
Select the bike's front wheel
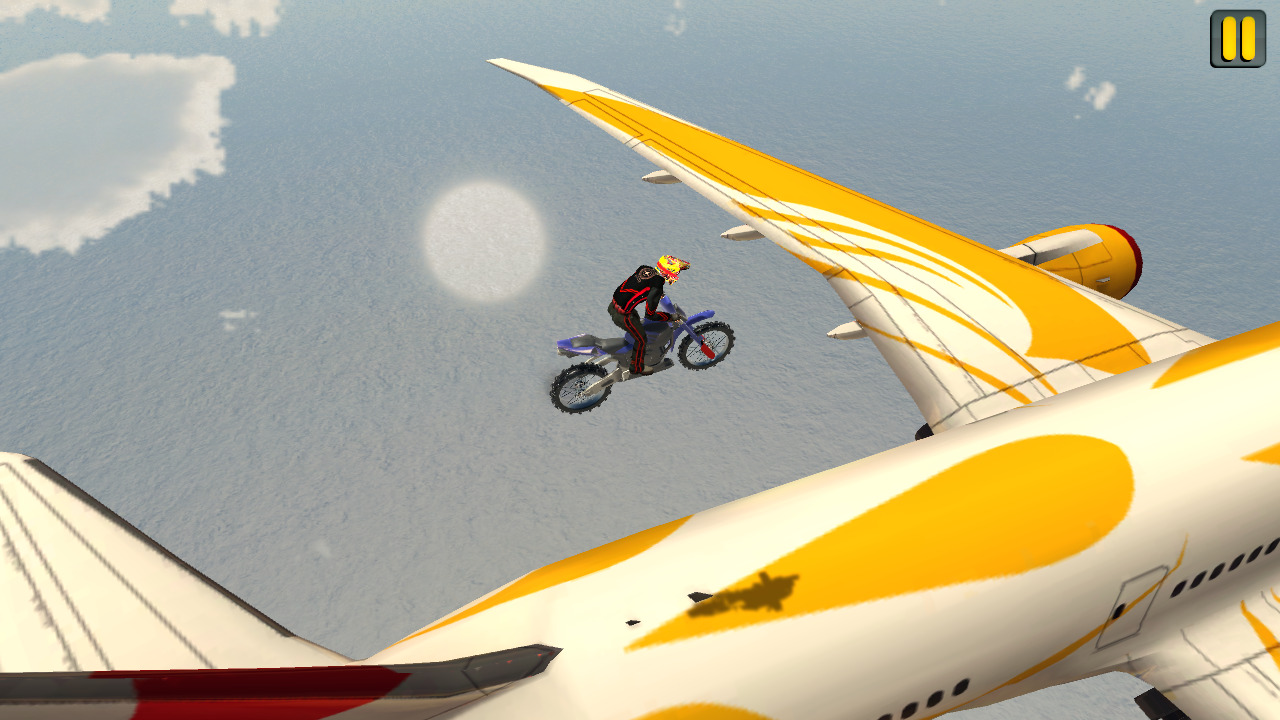[x=708, y=348]
